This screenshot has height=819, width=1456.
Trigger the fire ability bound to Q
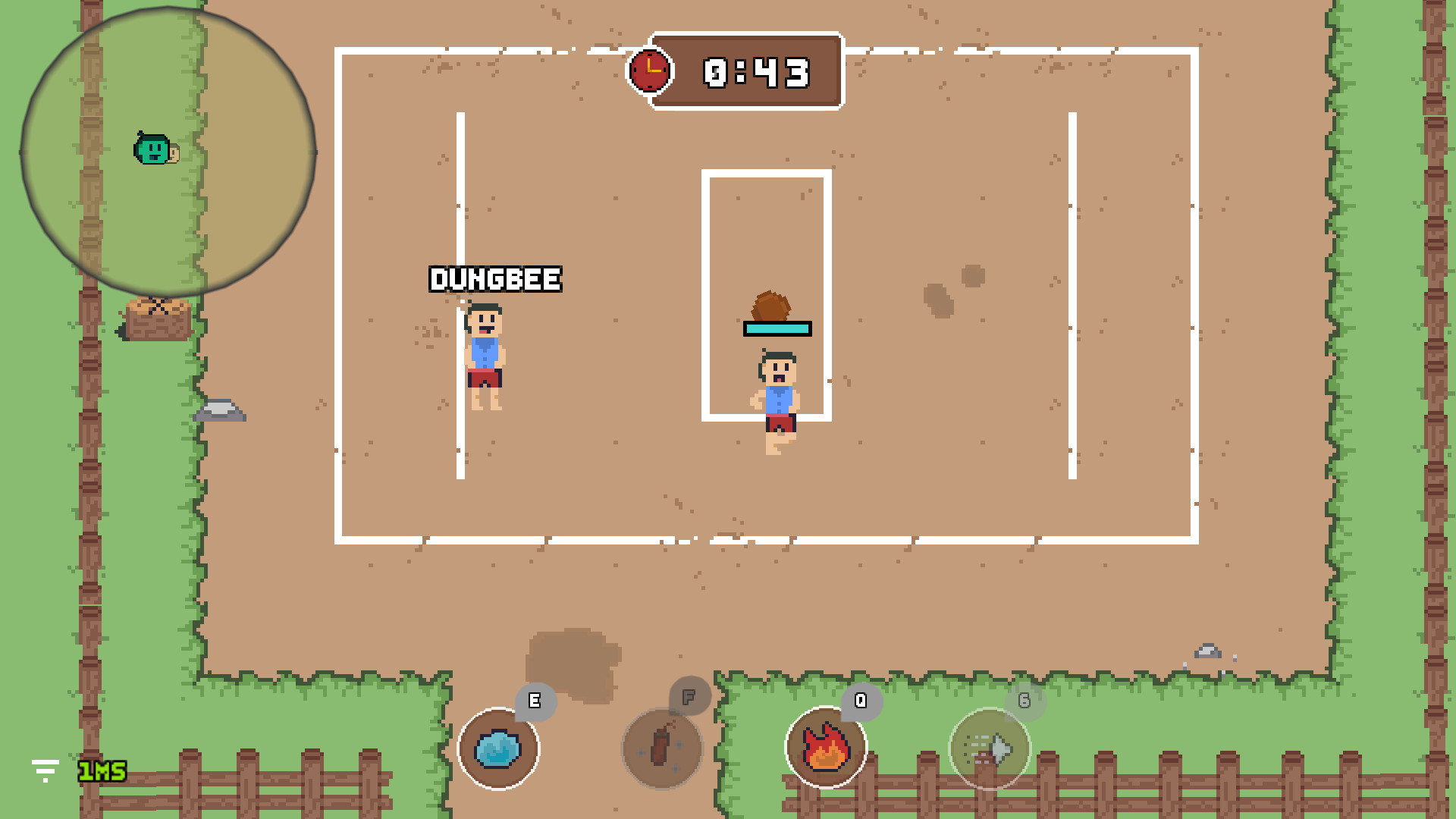point(827,748)
